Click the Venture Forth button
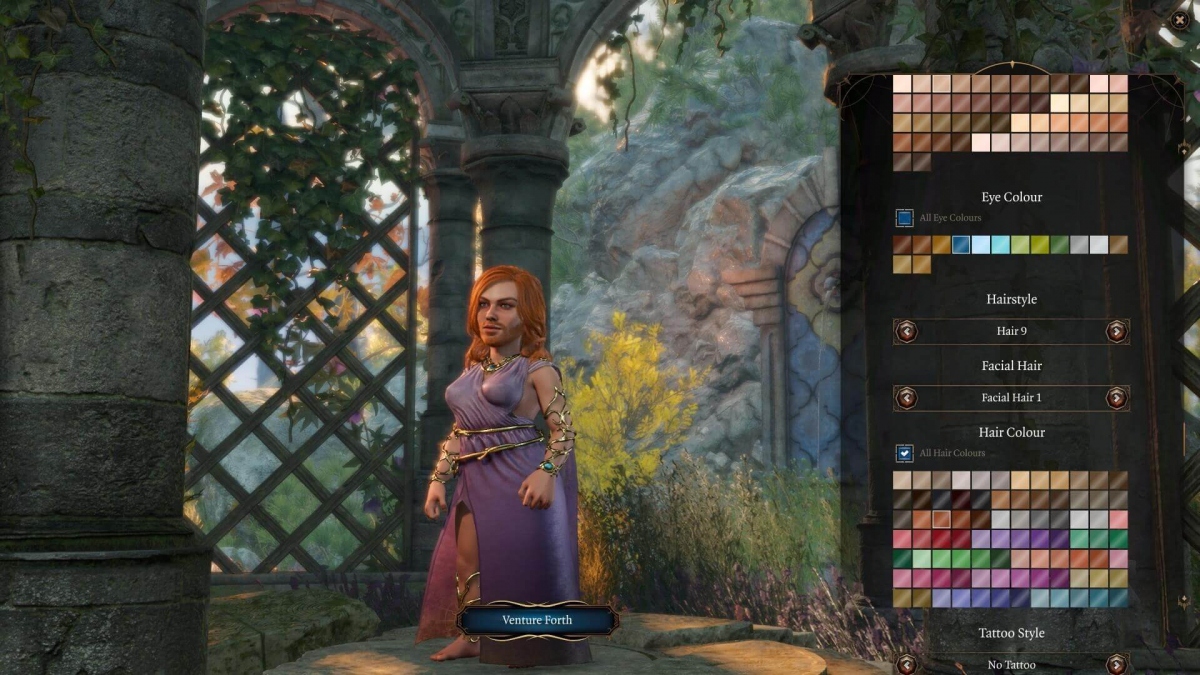The height and width of the screenshot is (675, 1200). (x=537, y=620)
